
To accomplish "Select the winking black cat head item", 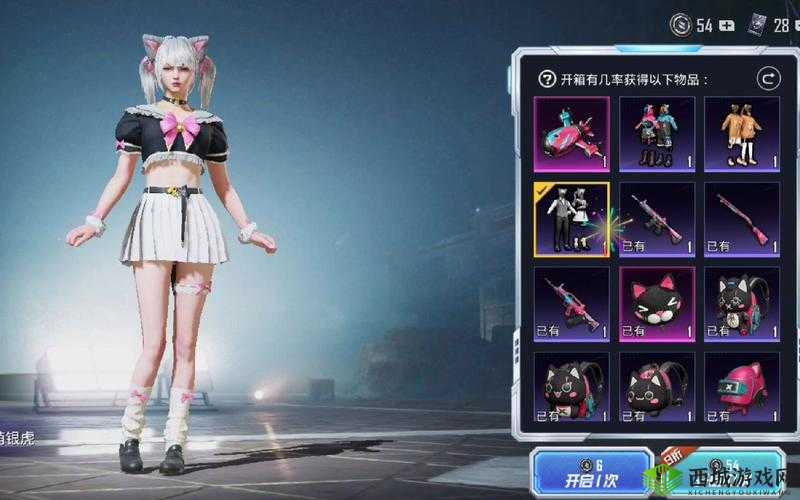I will 657,304.
